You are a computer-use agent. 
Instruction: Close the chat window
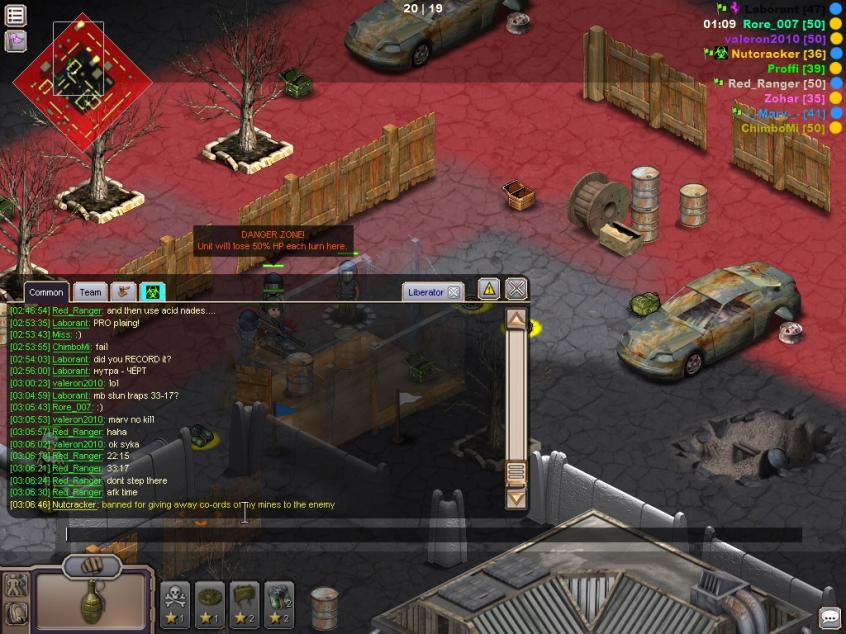[516, 289]
